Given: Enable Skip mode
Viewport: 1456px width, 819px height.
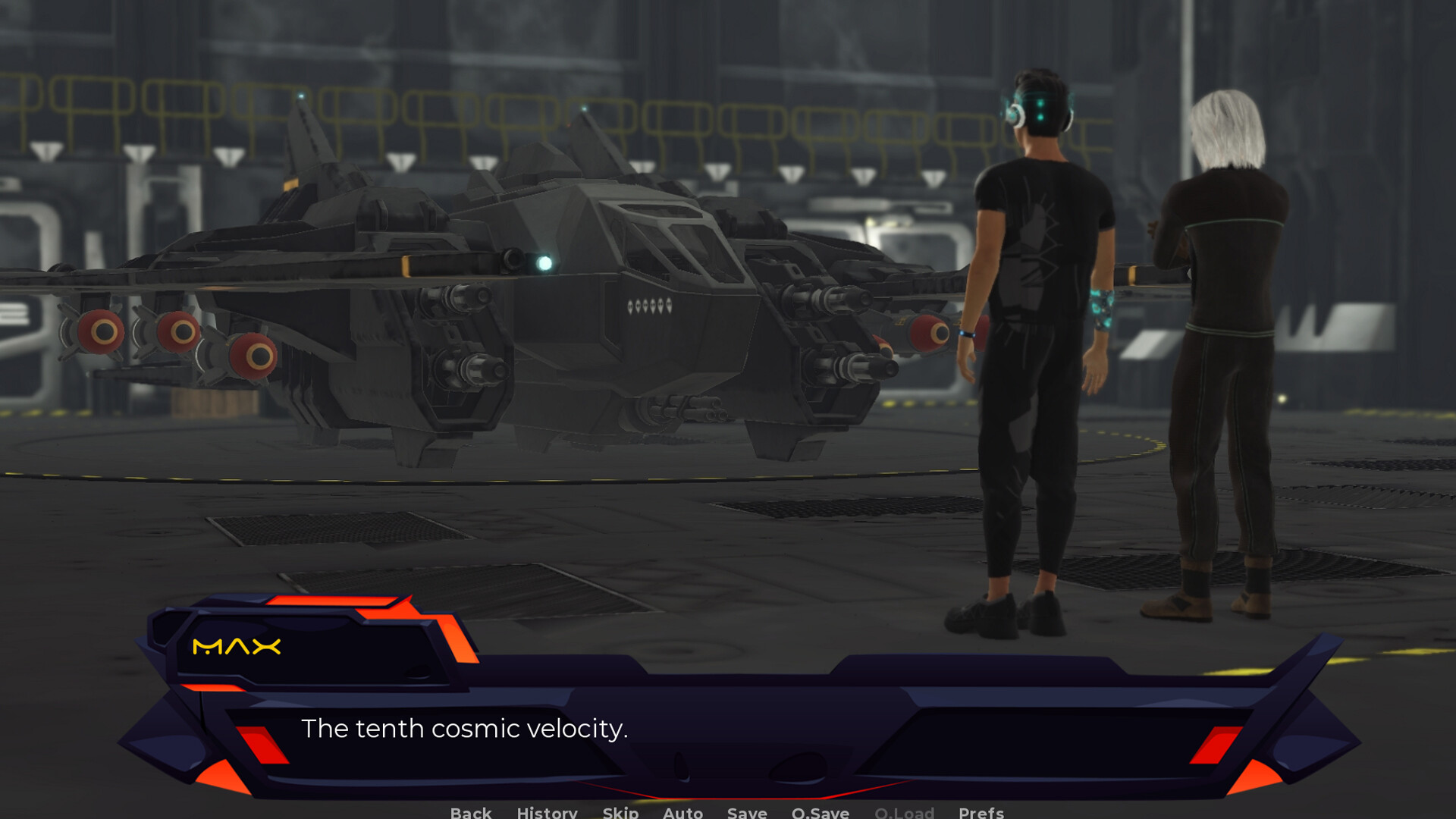Looking at the screenshot, I should (x=620, y=812).
